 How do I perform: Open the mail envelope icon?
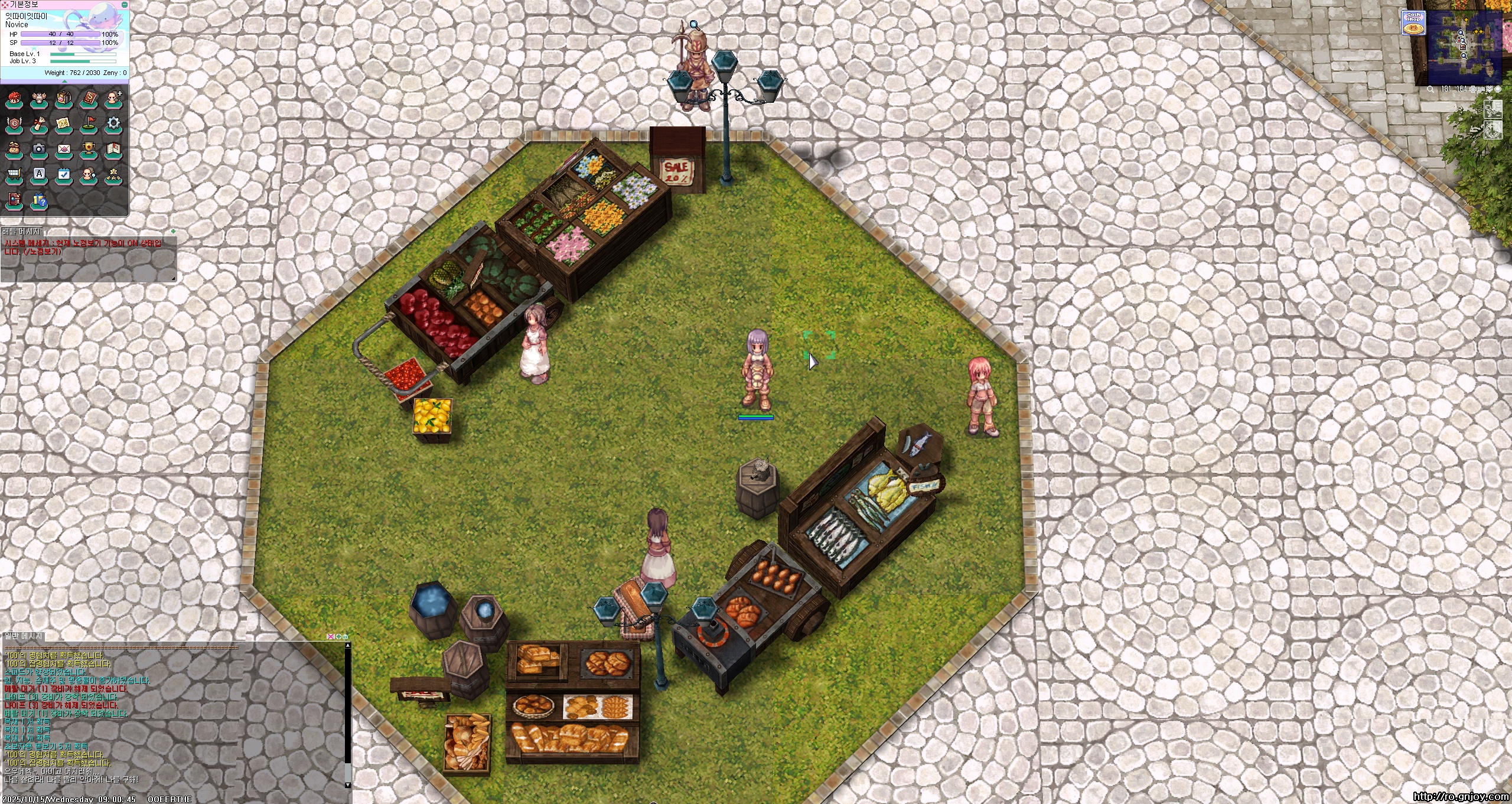64,149
